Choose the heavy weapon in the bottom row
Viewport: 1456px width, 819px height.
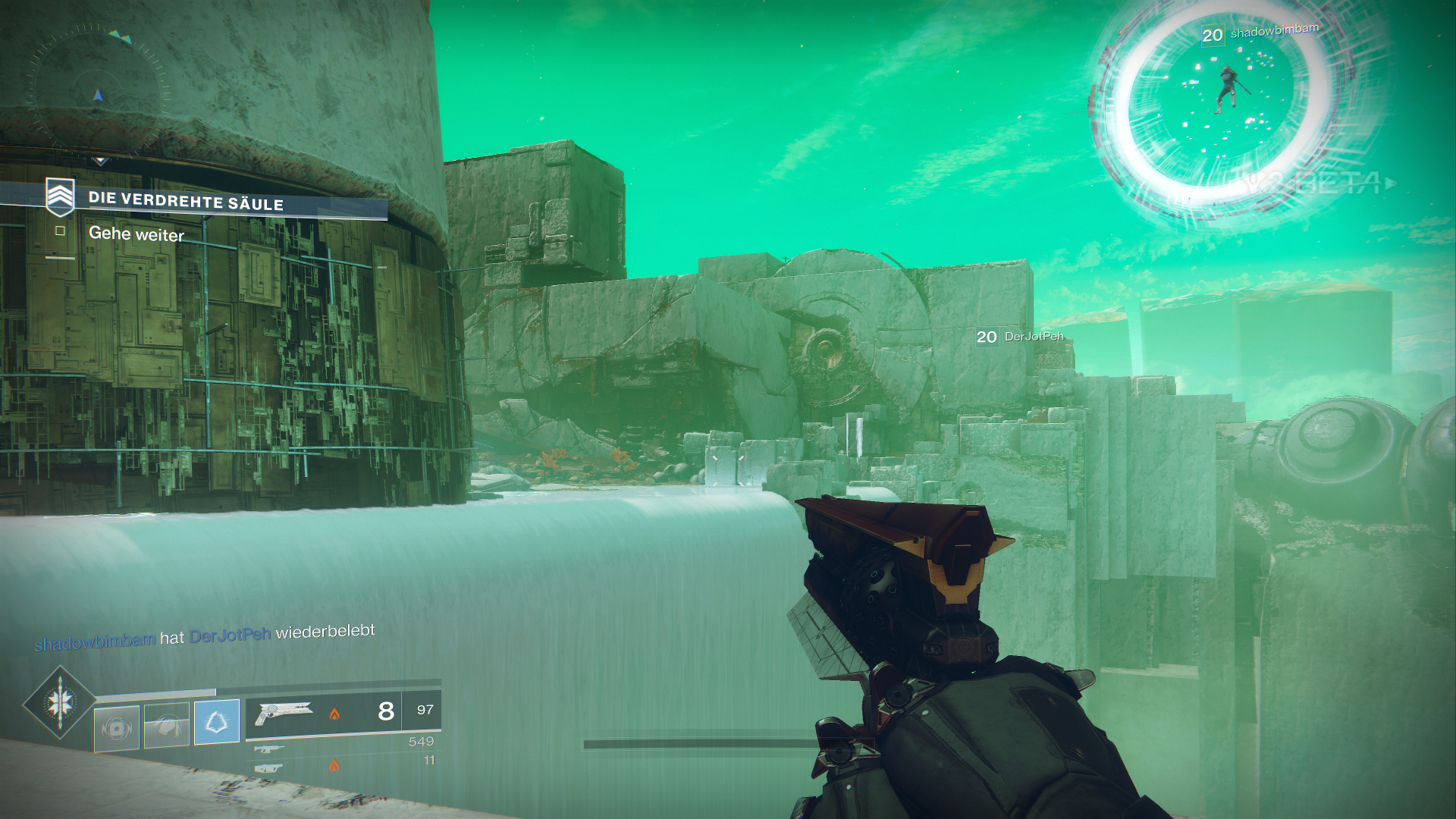(269, 767)
